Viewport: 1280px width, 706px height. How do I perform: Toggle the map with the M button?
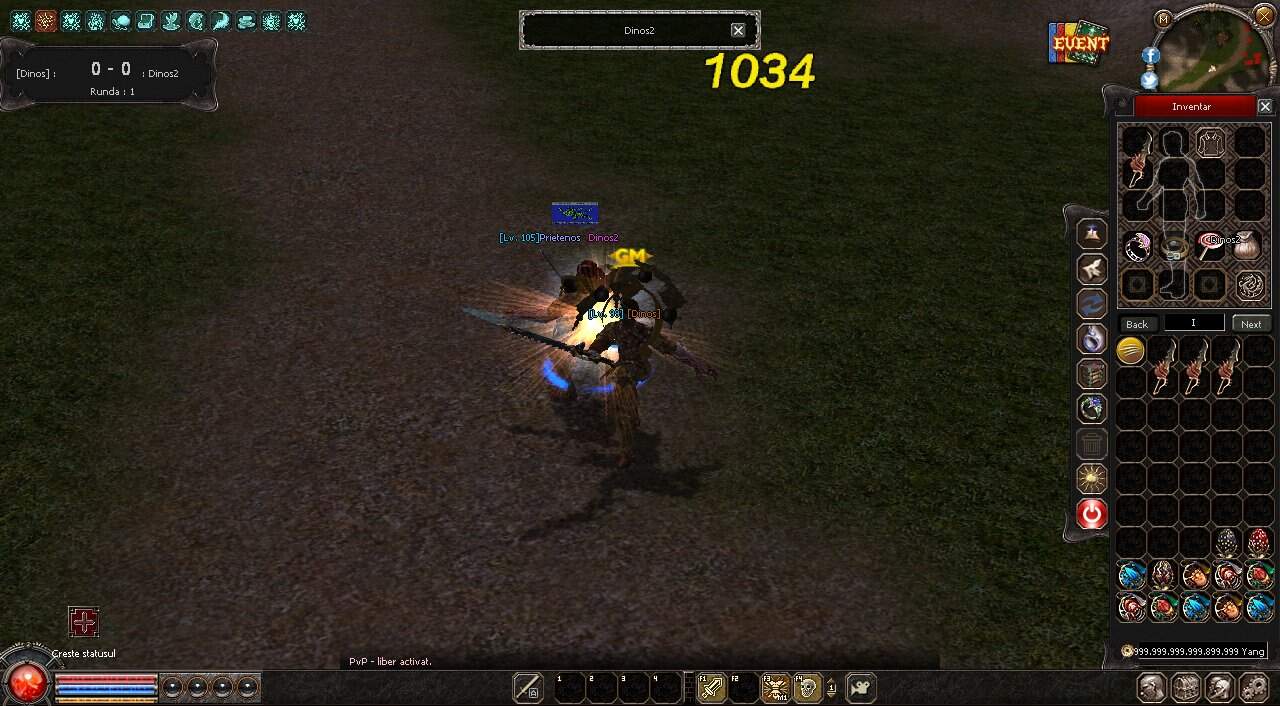(1163, 18)
